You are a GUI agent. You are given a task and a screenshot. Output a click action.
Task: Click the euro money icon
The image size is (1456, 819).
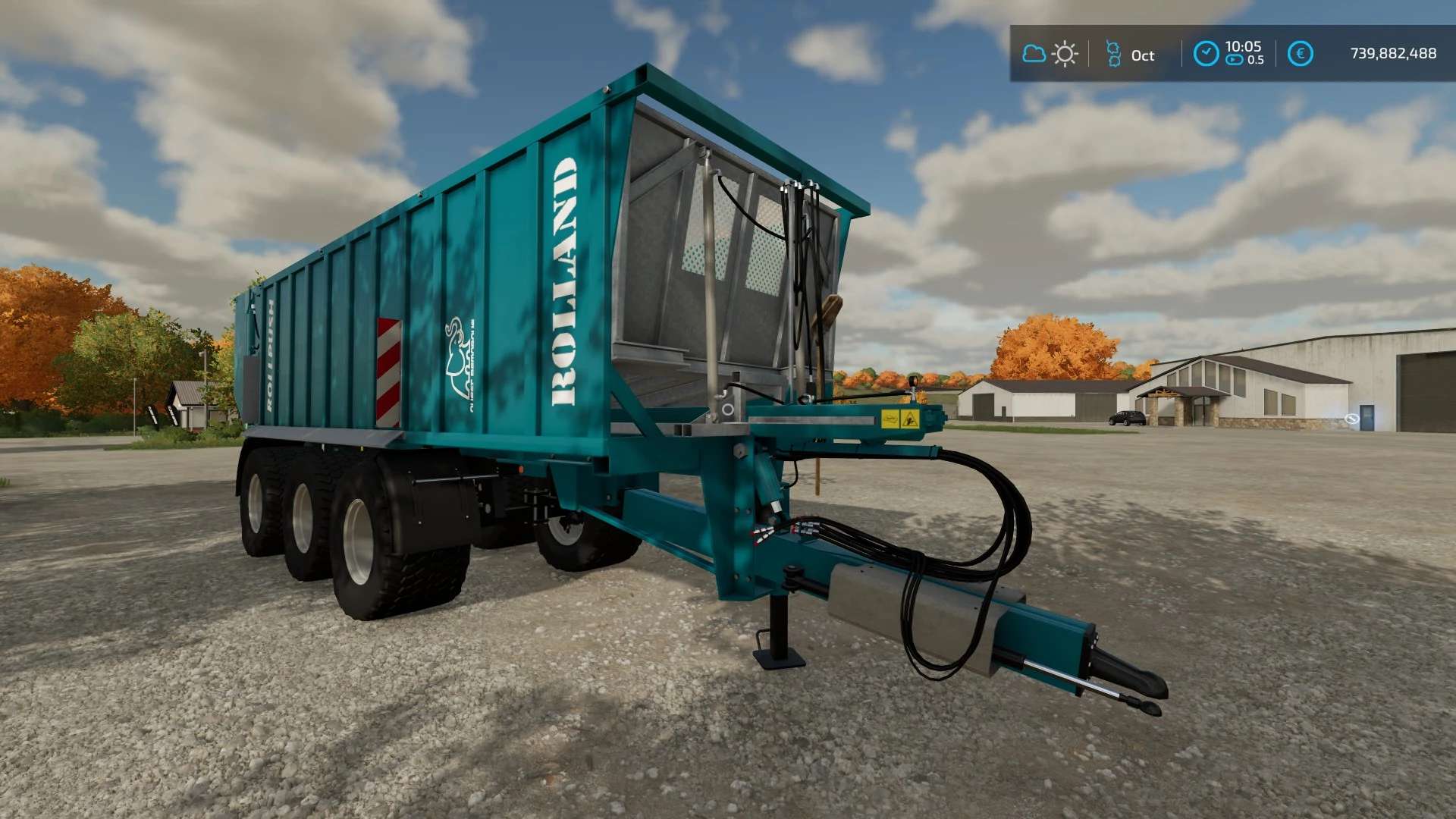pyautogui.click(x=1301, y=54)
